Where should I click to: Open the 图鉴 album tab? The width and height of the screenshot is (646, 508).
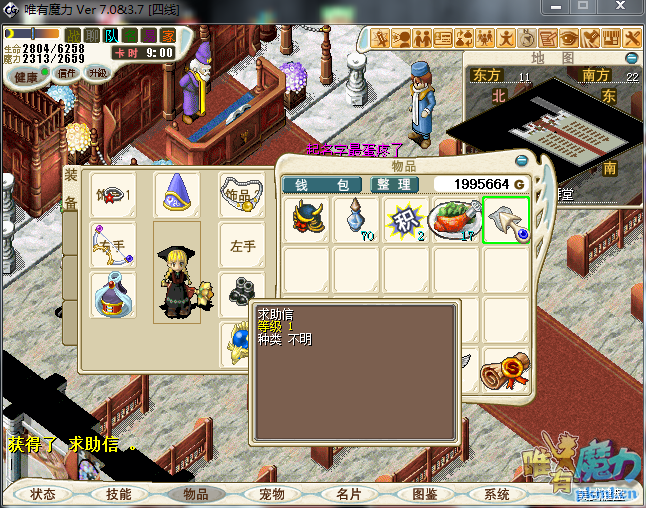click(x=424, y=494)
